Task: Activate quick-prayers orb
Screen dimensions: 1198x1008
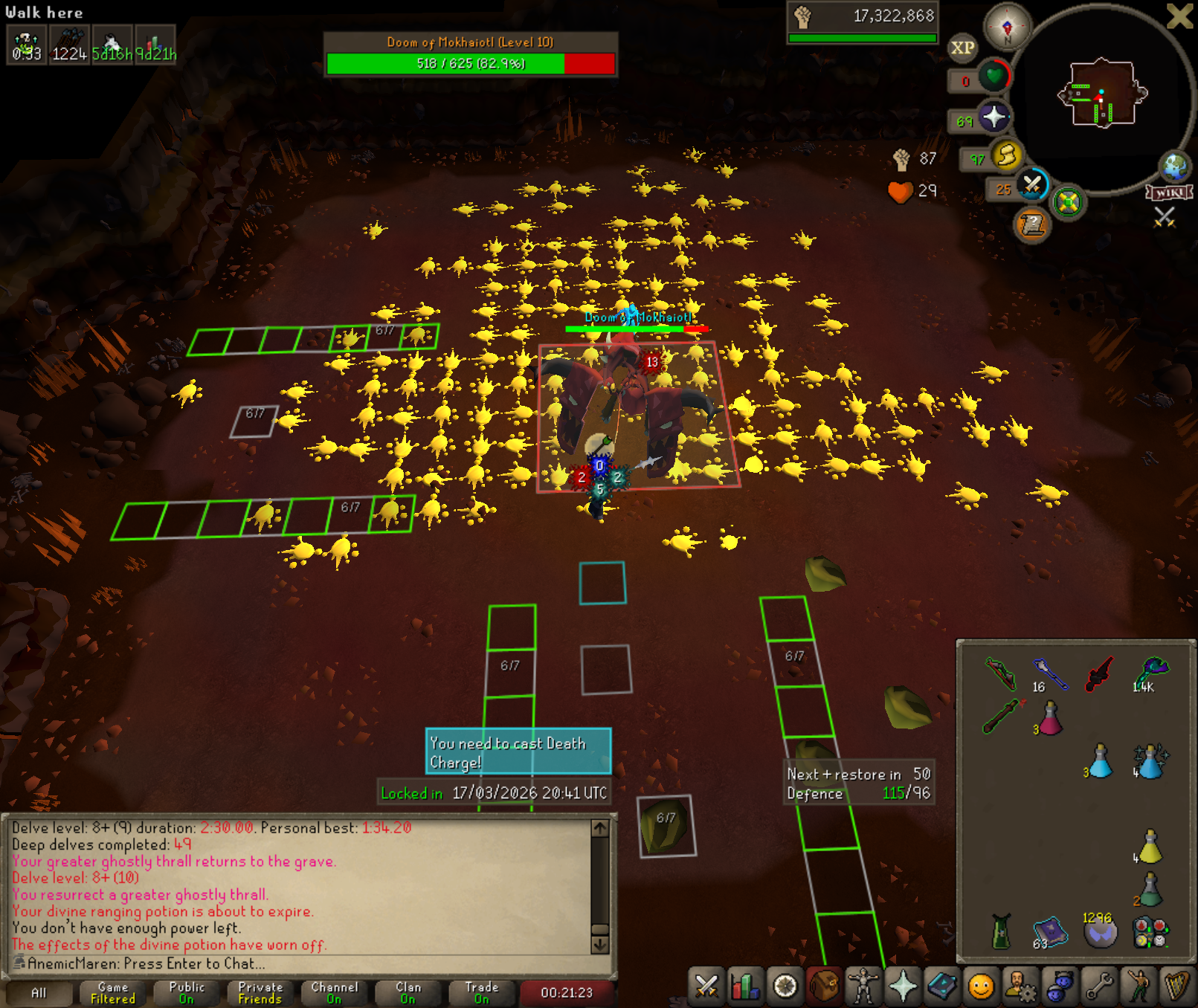Action: coord(994,117)
